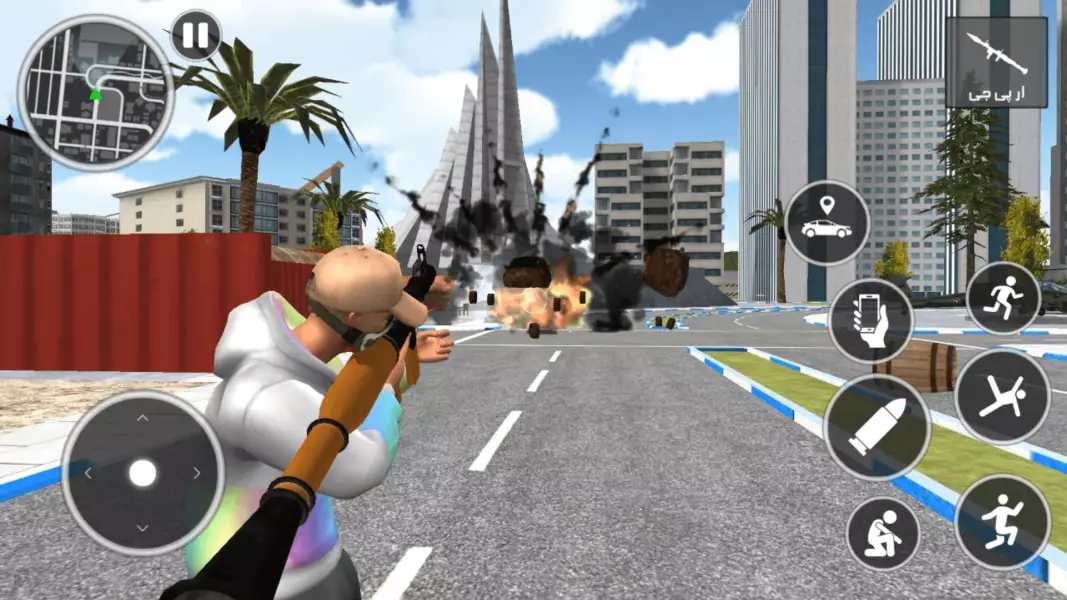Activate the sprint running button
Image resolution: width=1067 pixels, height=600 pixels.
(1003, 298)
